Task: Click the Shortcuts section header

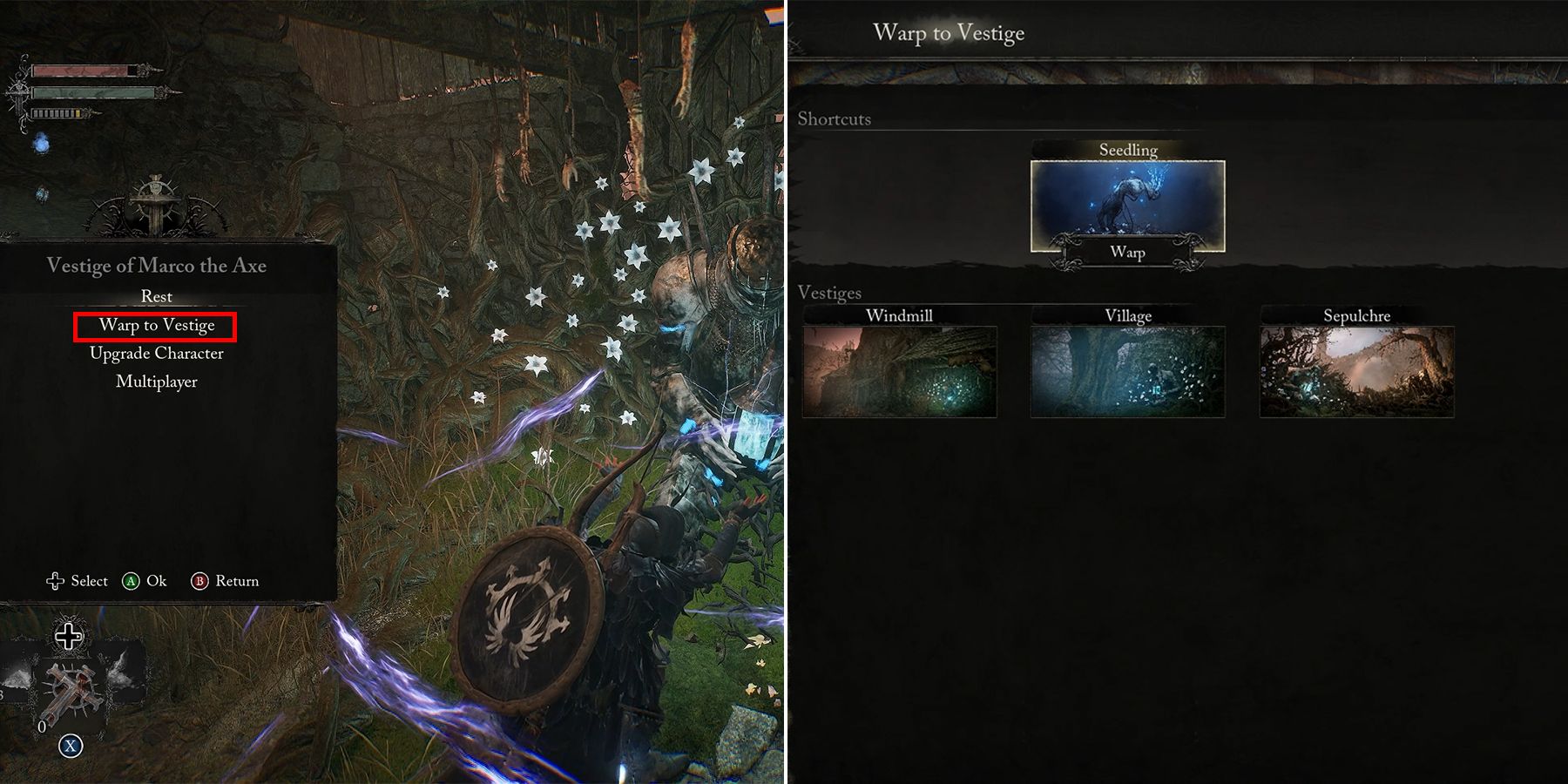Action: tap(835, 119)
